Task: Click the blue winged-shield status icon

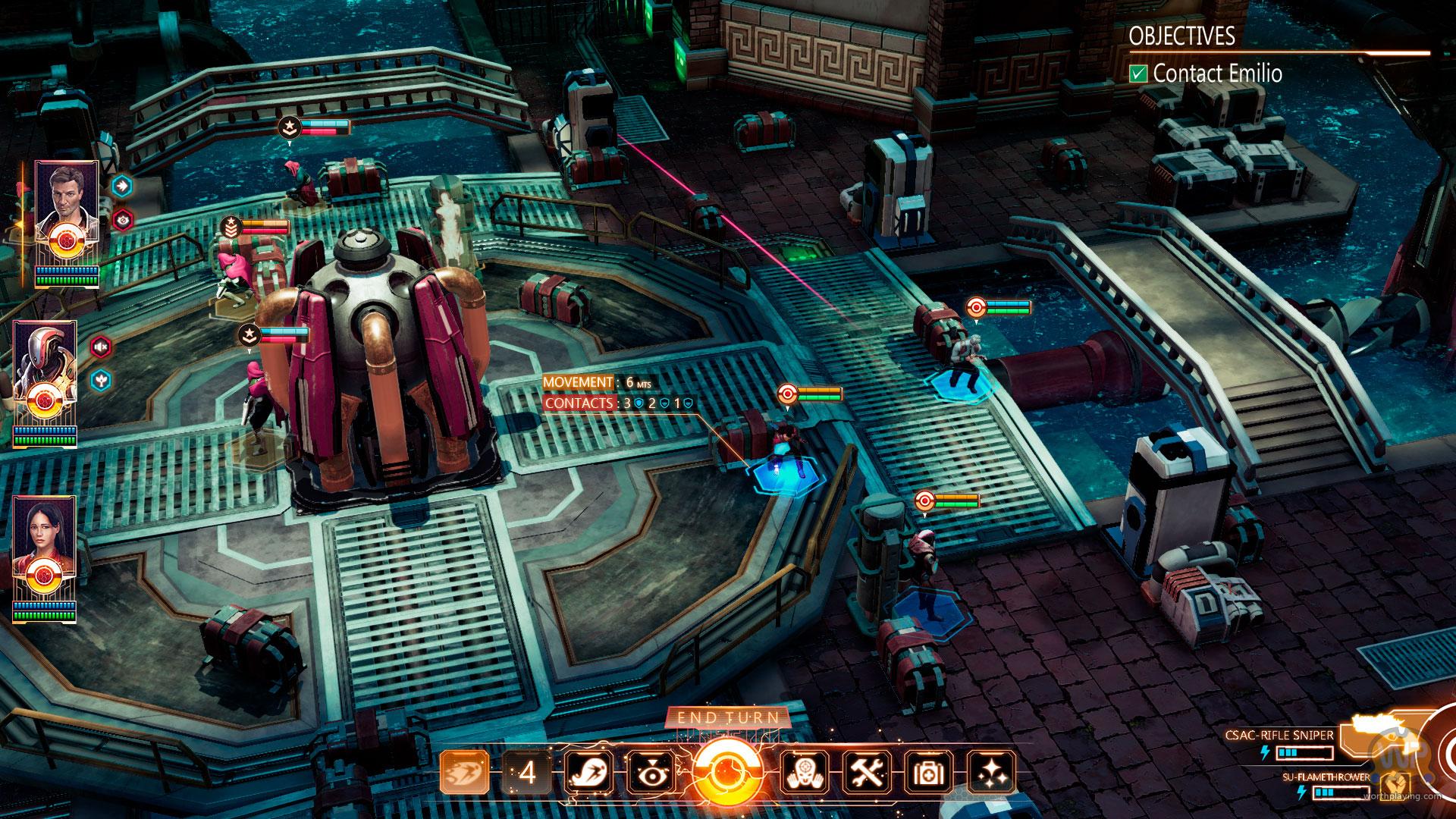Action: [101, 379]
